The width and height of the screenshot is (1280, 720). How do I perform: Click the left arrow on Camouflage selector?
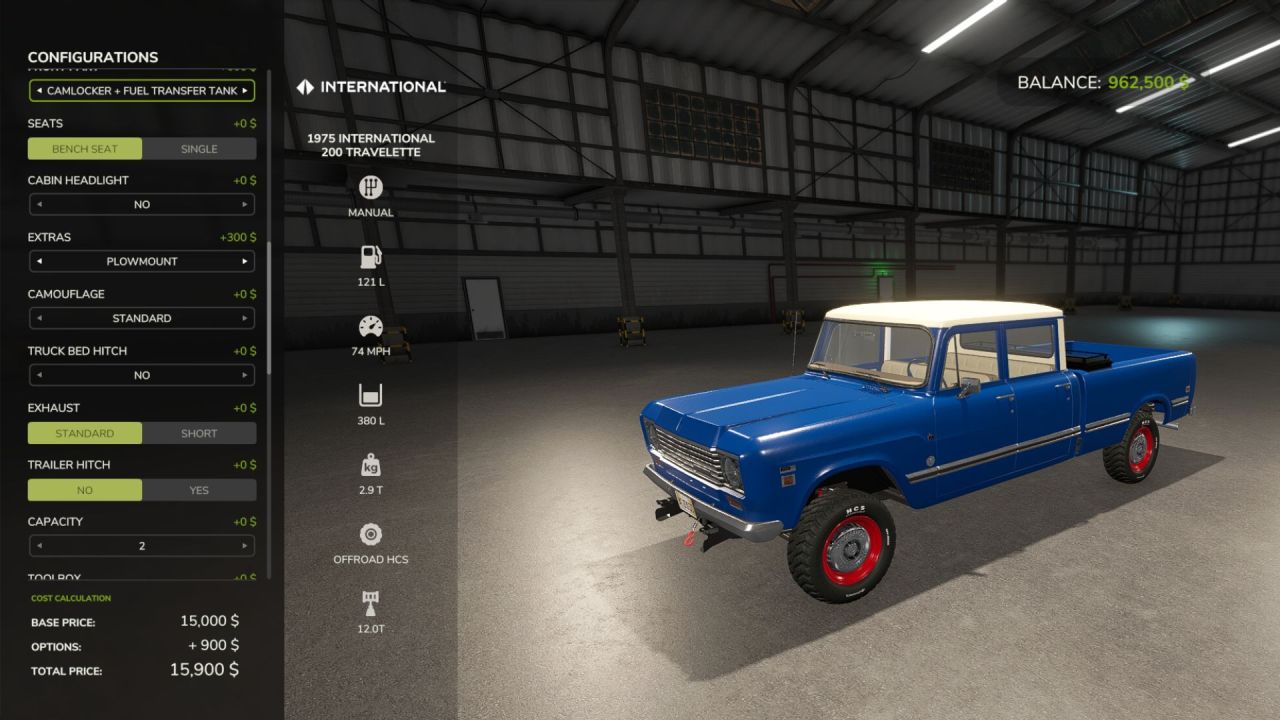(x=39, y=318)
